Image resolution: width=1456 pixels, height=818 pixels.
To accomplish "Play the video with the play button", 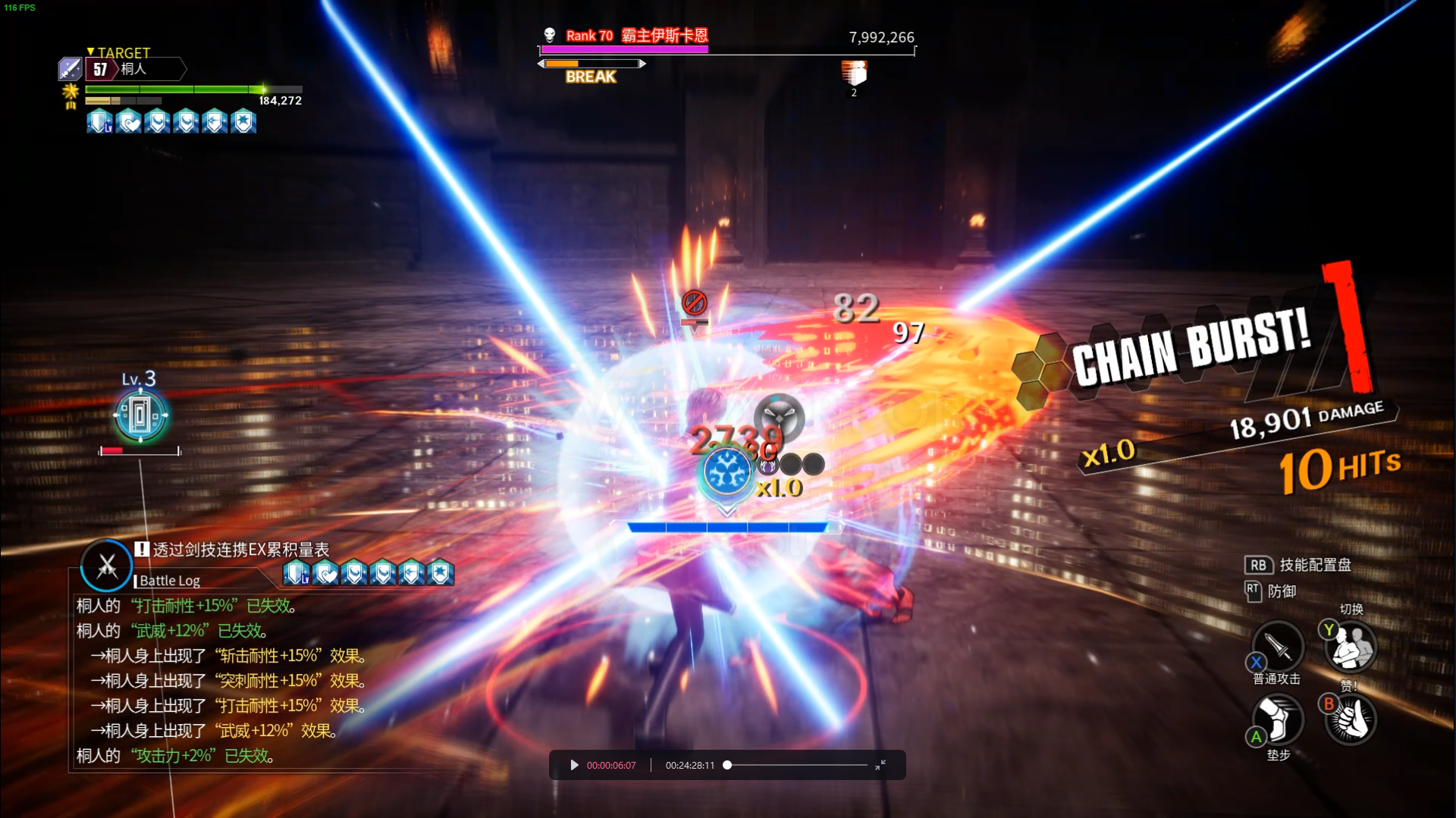I will point(574,765).
